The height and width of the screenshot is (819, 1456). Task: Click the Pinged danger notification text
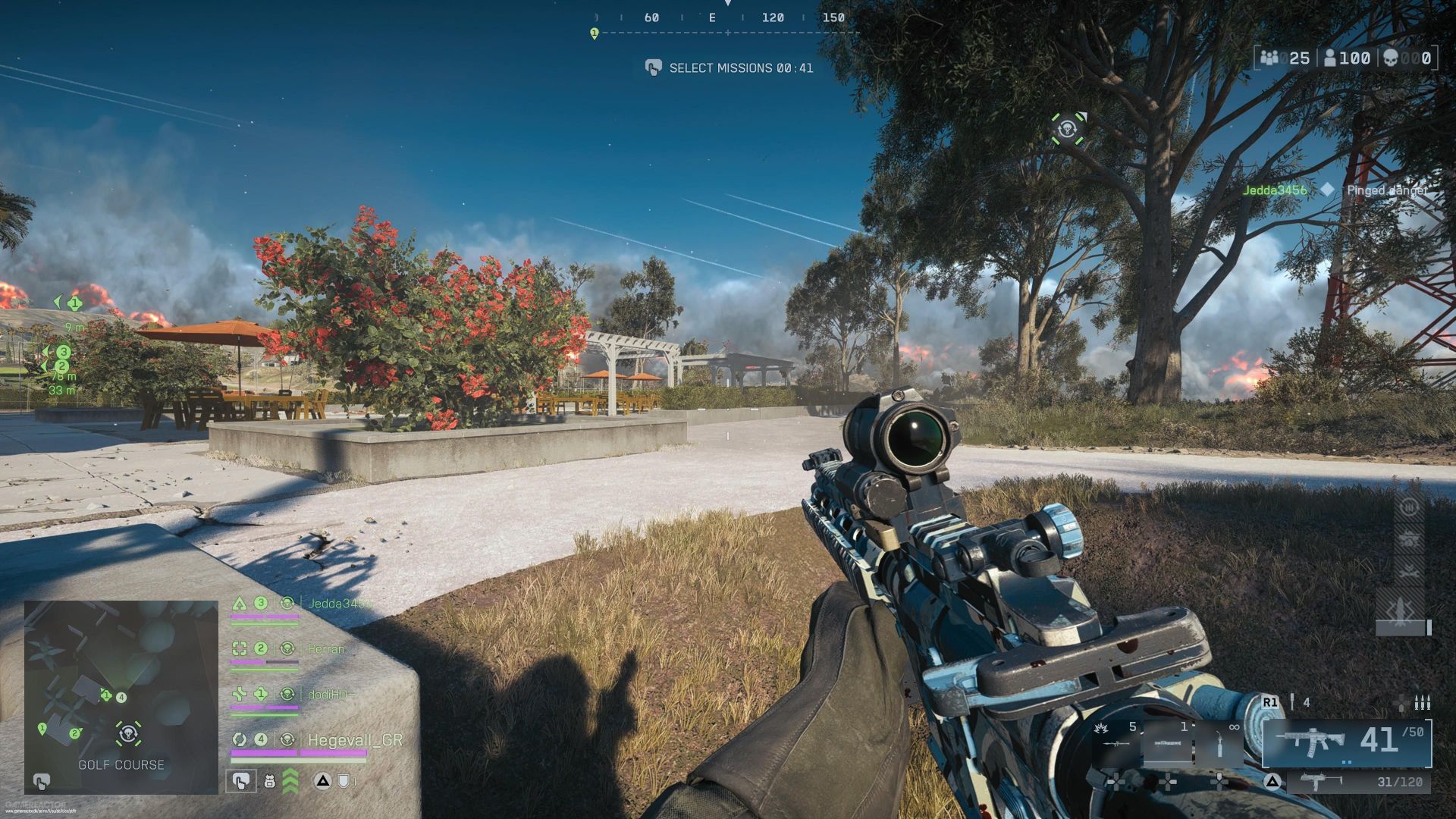1386,192
